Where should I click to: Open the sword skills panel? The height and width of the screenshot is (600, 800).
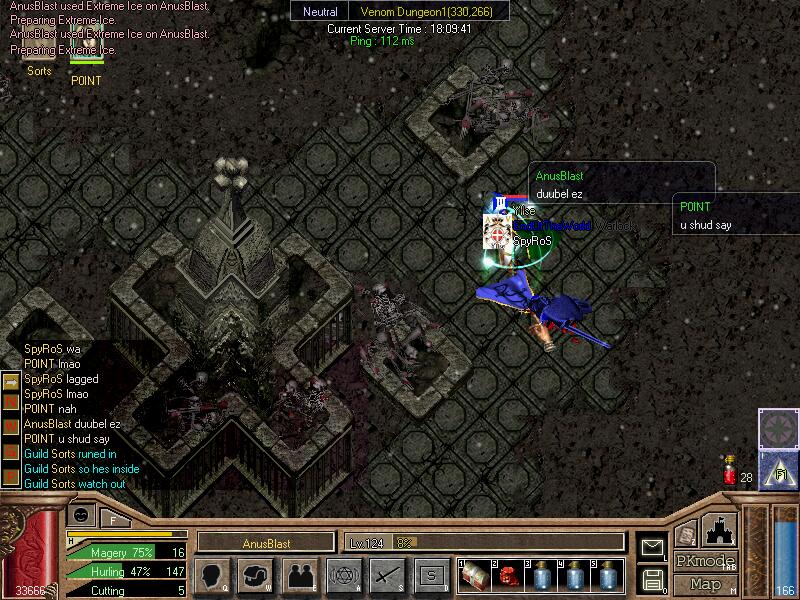(387, 576)
